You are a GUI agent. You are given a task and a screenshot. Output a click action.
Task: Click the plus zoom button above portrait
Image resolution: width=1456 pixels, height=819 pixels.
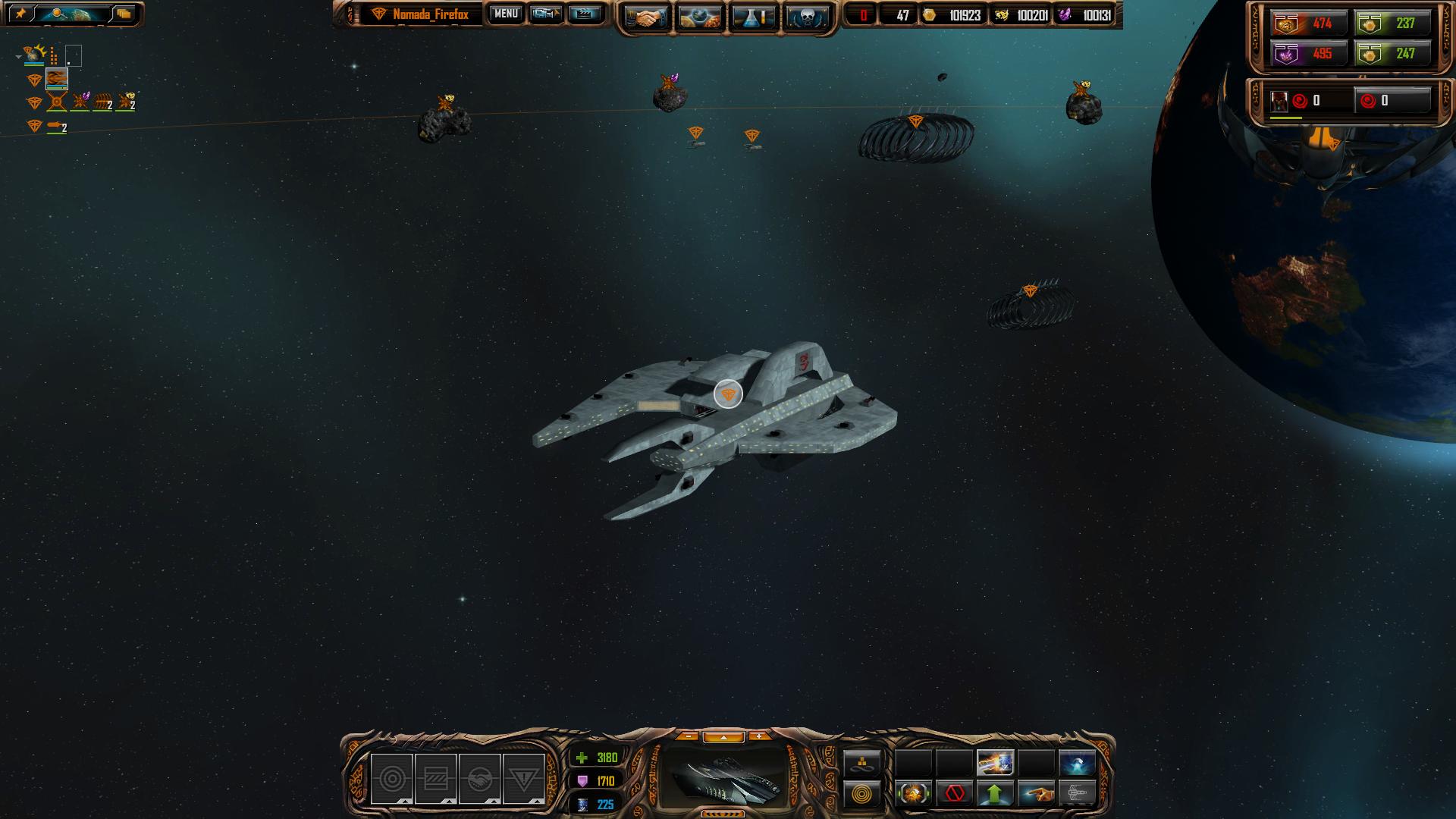click(x=758, y=736)
